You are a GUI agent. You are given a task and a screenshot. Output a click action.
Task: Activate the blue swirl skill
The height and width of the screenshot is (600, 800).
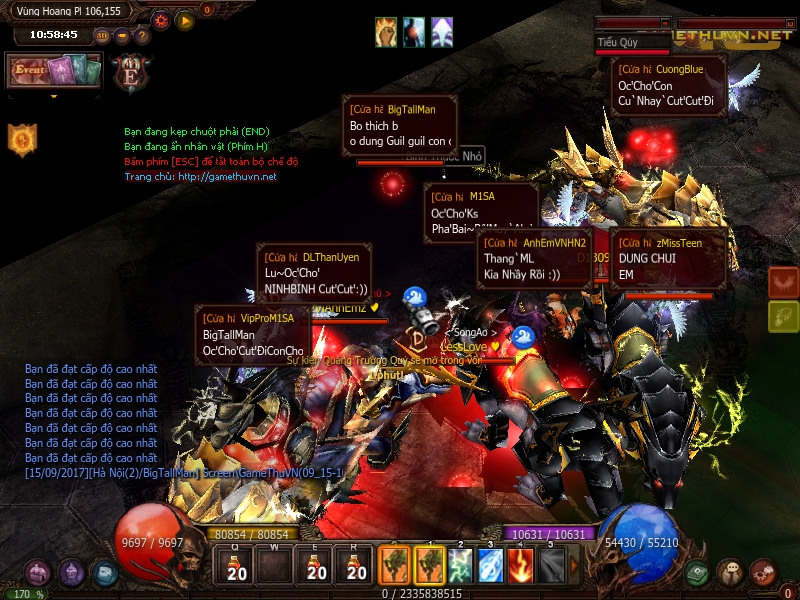click(x=492, y=567)
